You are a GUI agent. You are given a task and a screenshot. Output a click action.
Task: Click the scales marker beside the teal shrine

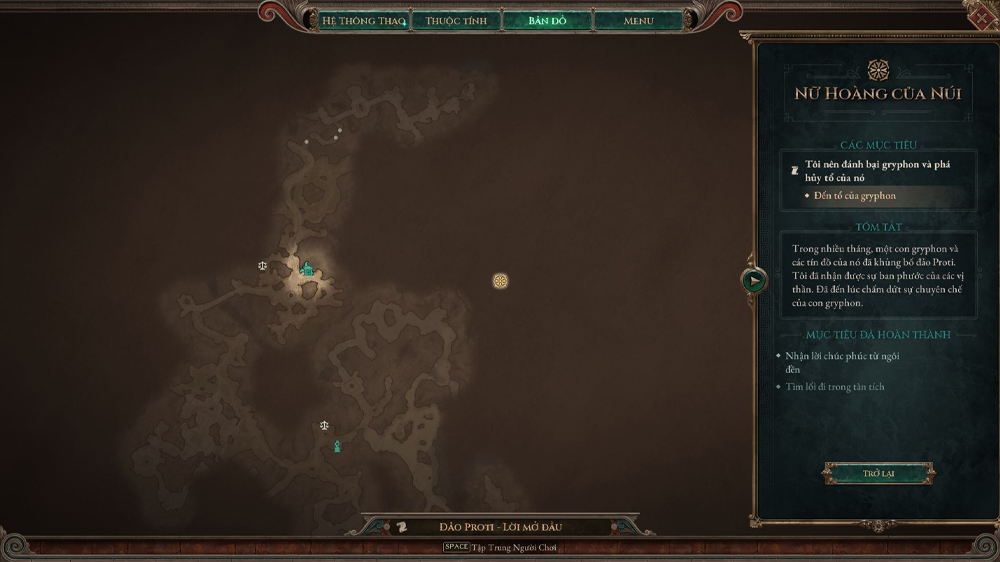(x=263, y=266)
